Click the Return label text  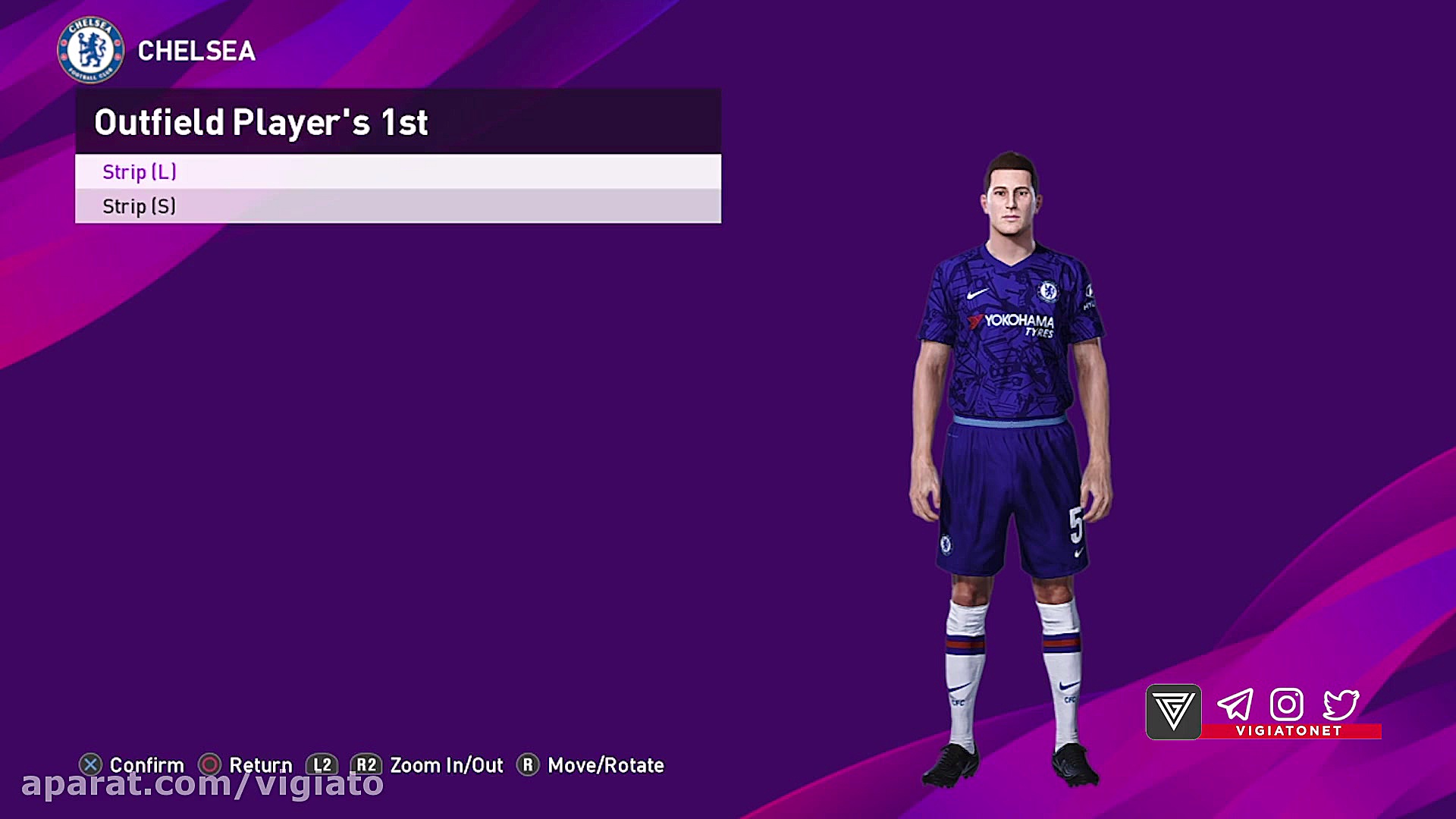pos(261,765)
